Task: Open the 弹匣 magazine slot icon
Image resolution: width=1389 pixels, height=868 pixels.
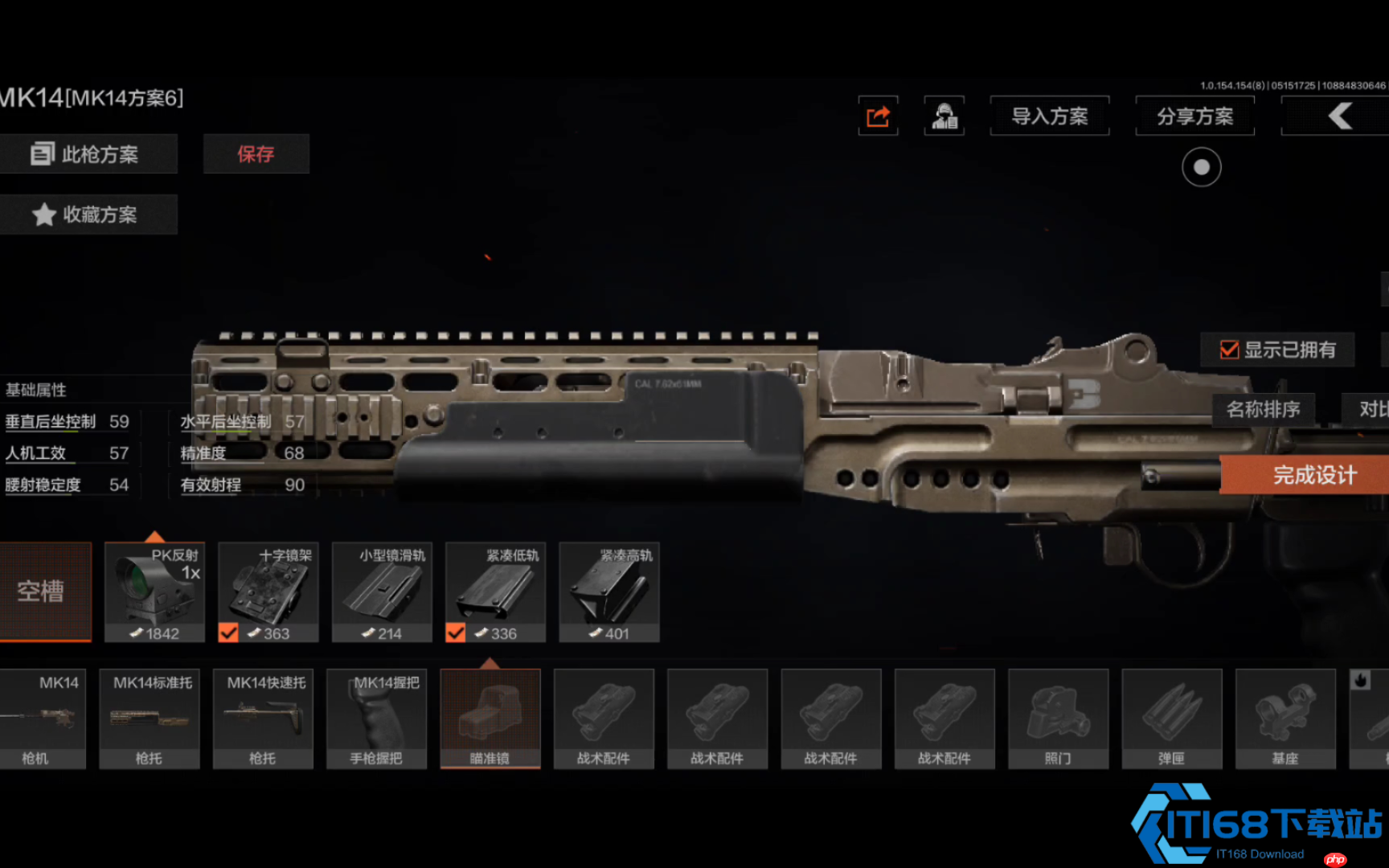Action: [1172, 718]
